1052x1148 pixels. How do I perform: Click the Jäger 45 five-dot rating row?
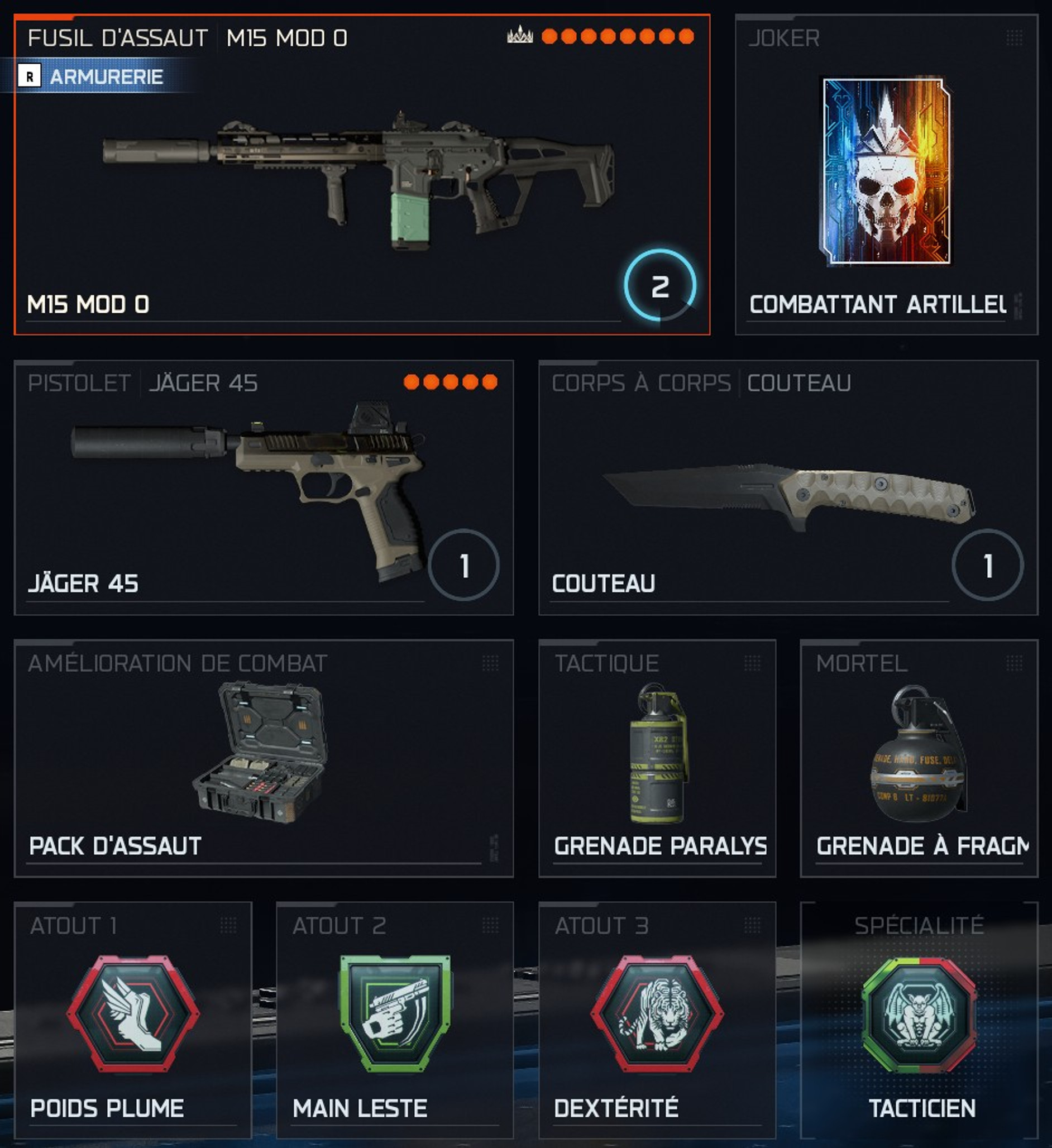coord(450,382)
